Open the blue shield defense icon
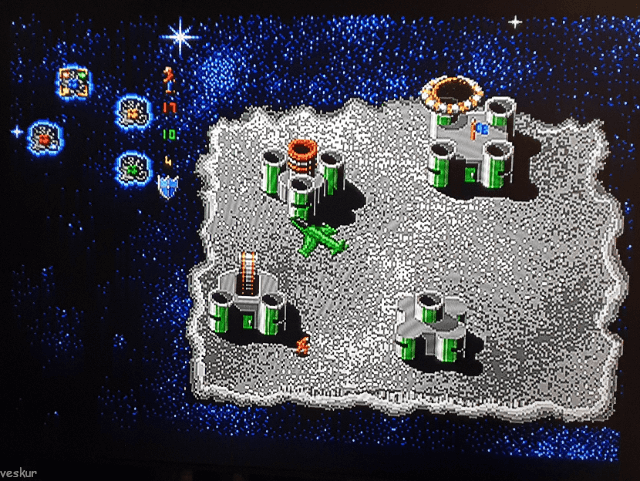This screenshot has height=481, width=640. coord(167,186)
